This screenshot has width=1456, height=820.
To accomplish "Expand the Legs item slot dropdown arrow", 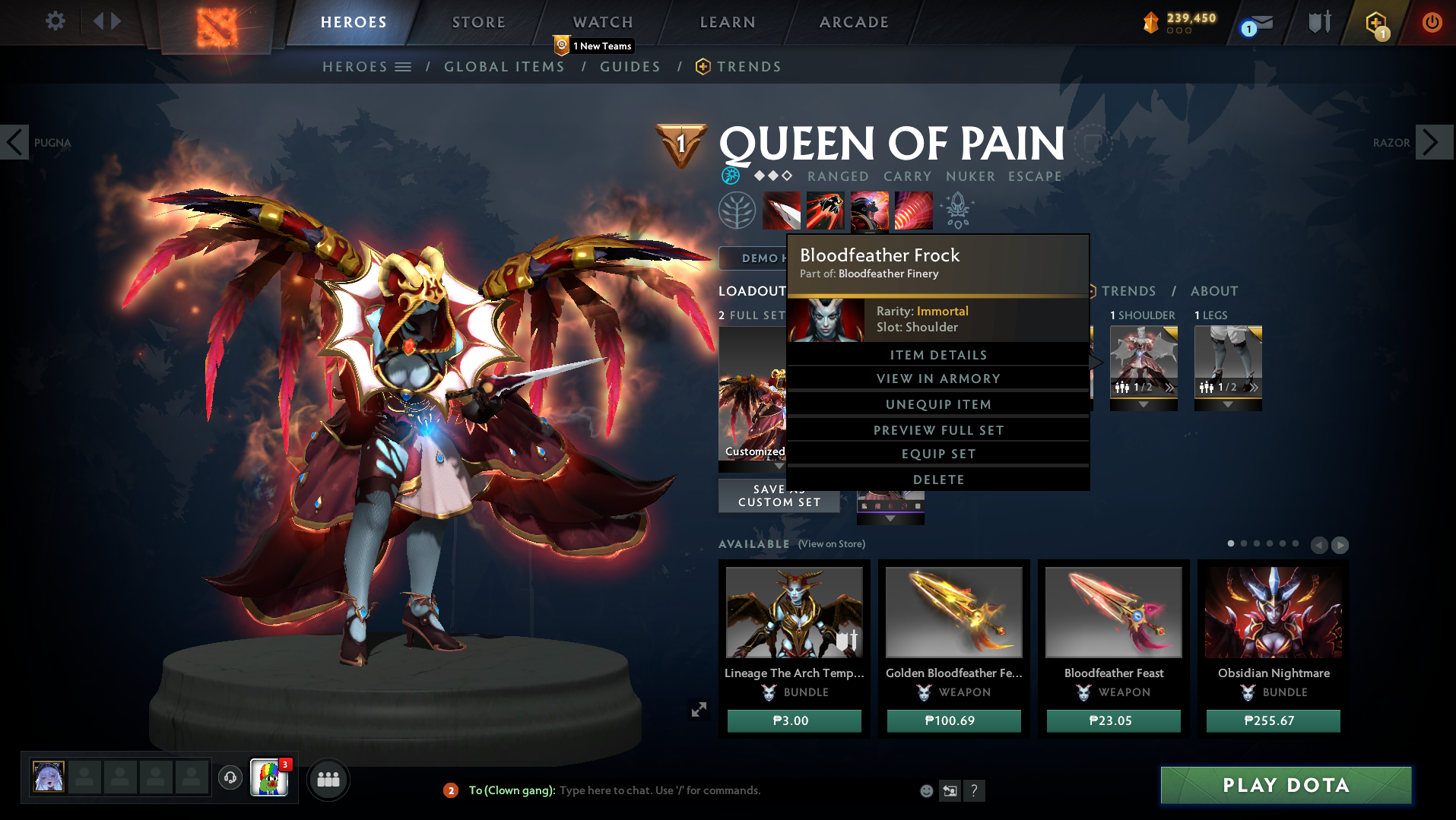I will coord(1227,405).
